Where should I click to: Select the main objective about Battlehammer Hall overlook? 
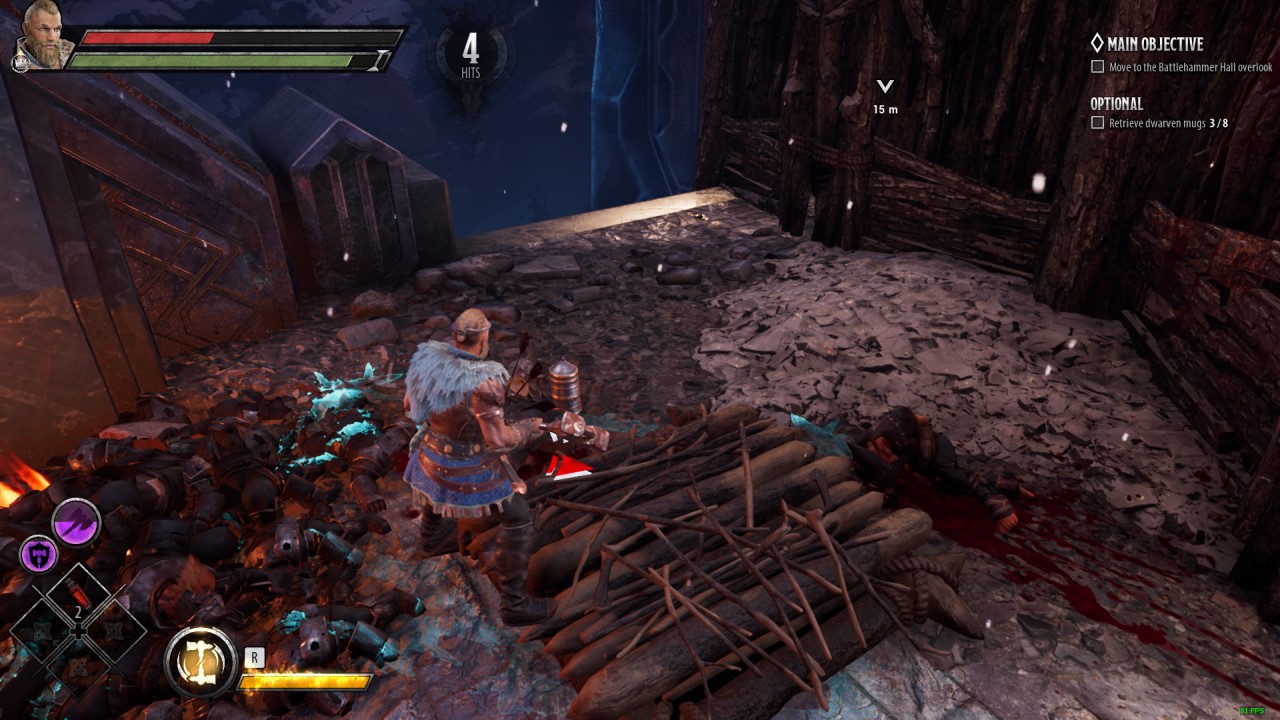tap(1190, 67)
